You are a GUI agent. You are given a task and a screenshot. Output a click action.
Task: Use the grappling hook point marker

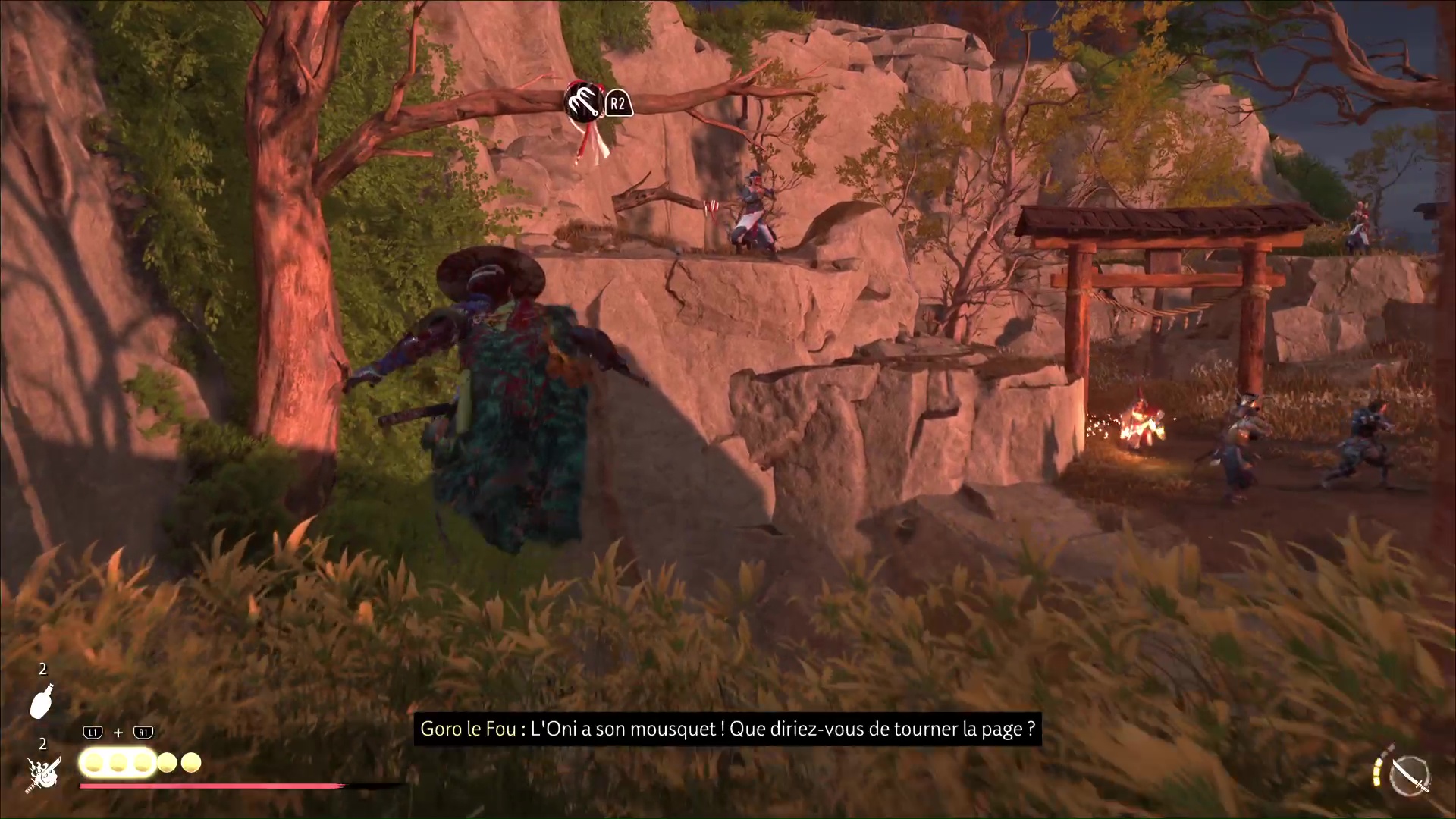pos(582,102)
